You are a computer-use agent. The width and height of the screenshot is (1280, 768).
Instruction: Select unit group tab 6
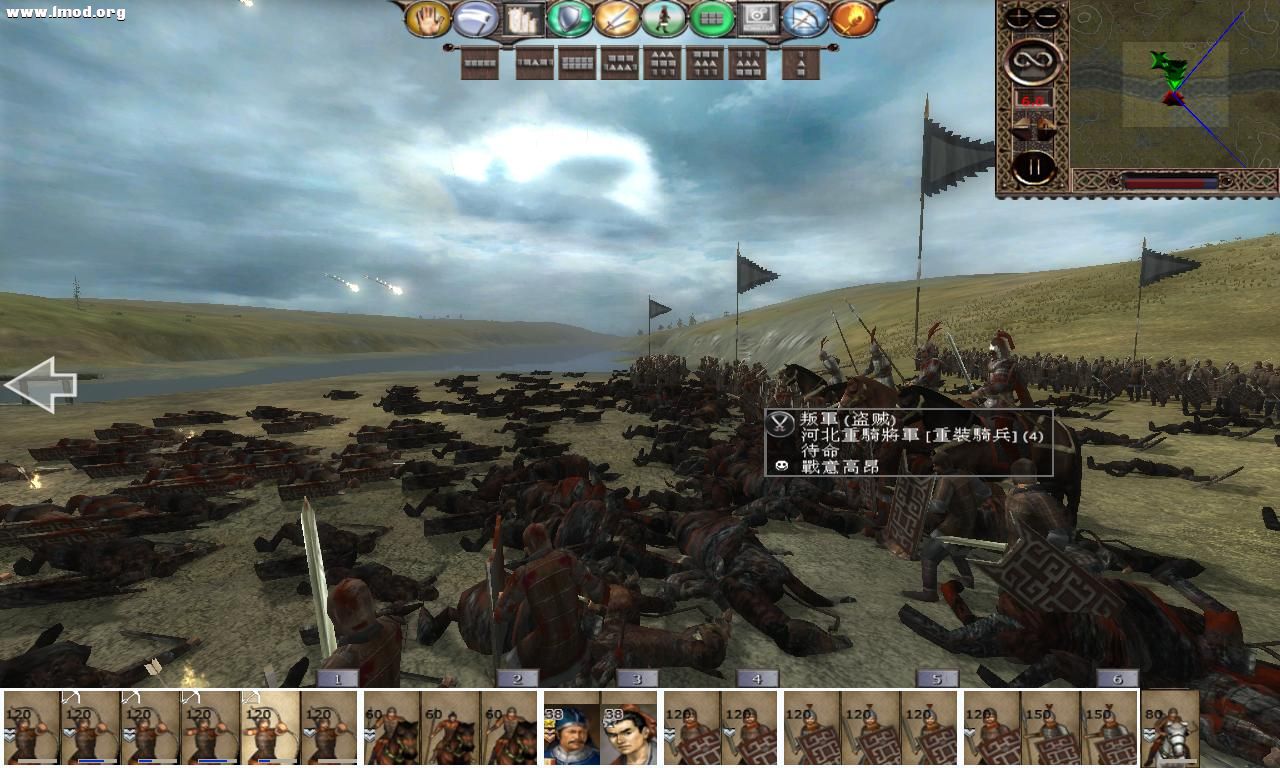click(x=1118, y=678)
